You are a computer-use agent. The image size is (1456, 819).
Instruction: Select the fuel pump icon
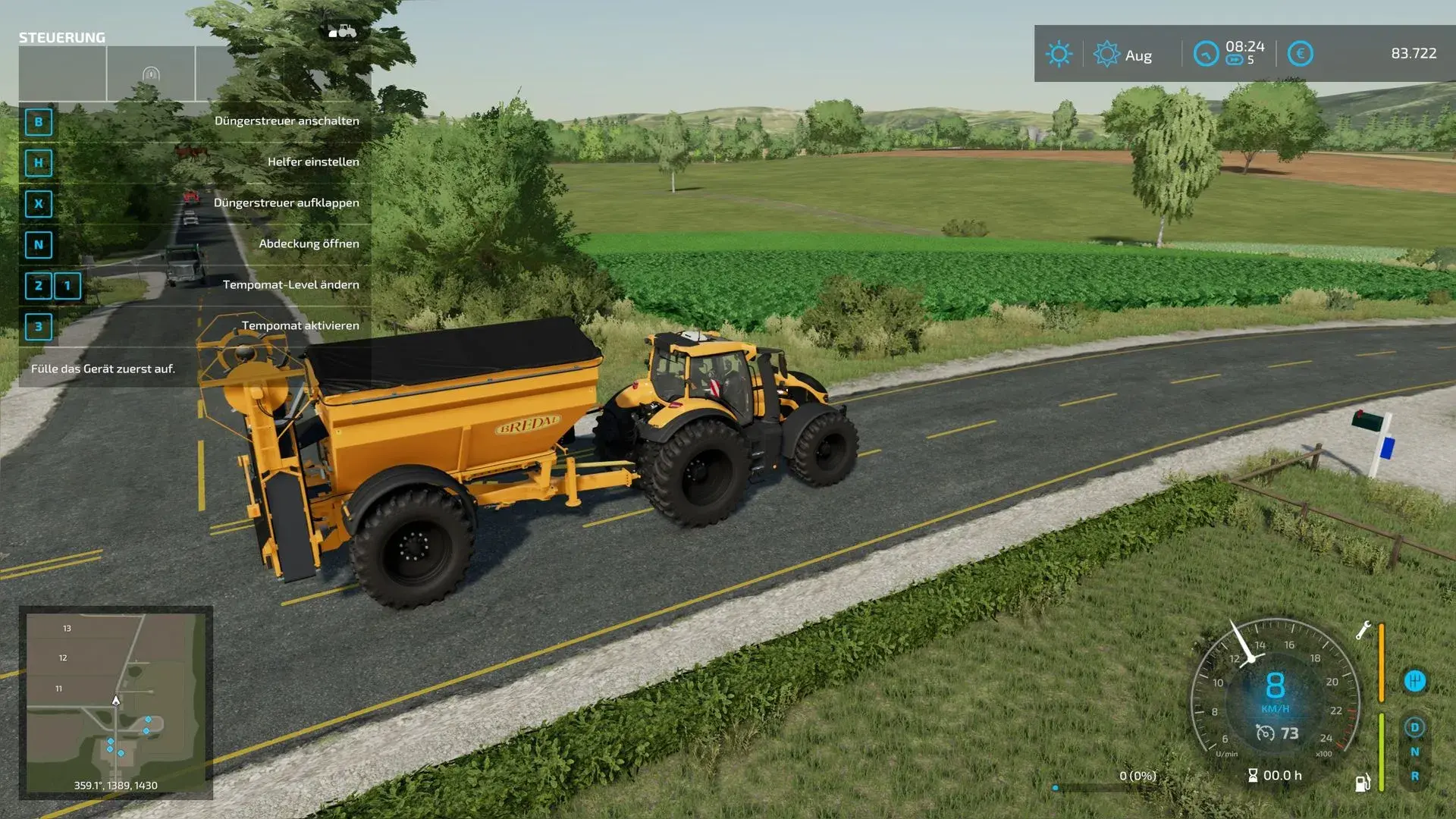point(1363,783)
